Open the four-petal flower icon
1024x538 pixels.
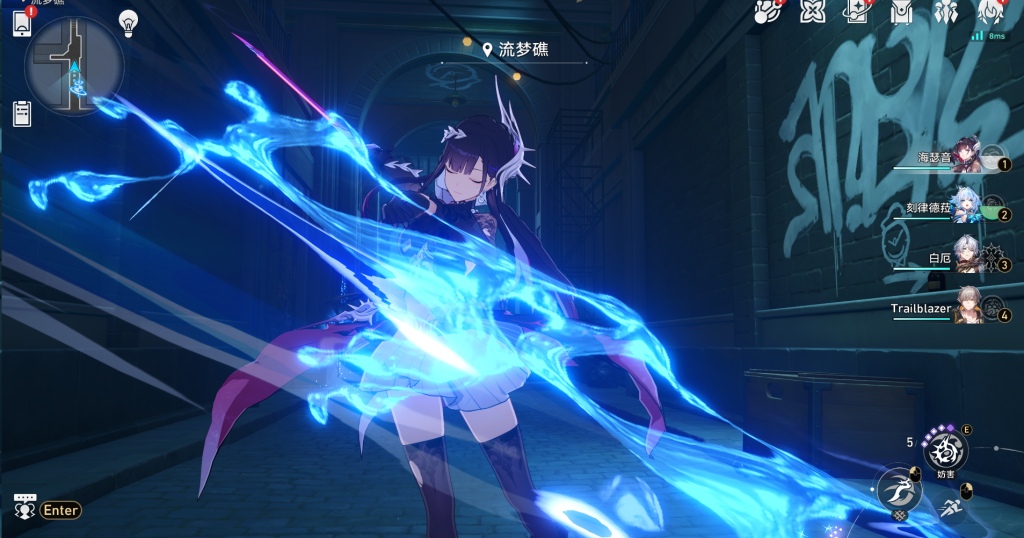[x=812, y=12]
